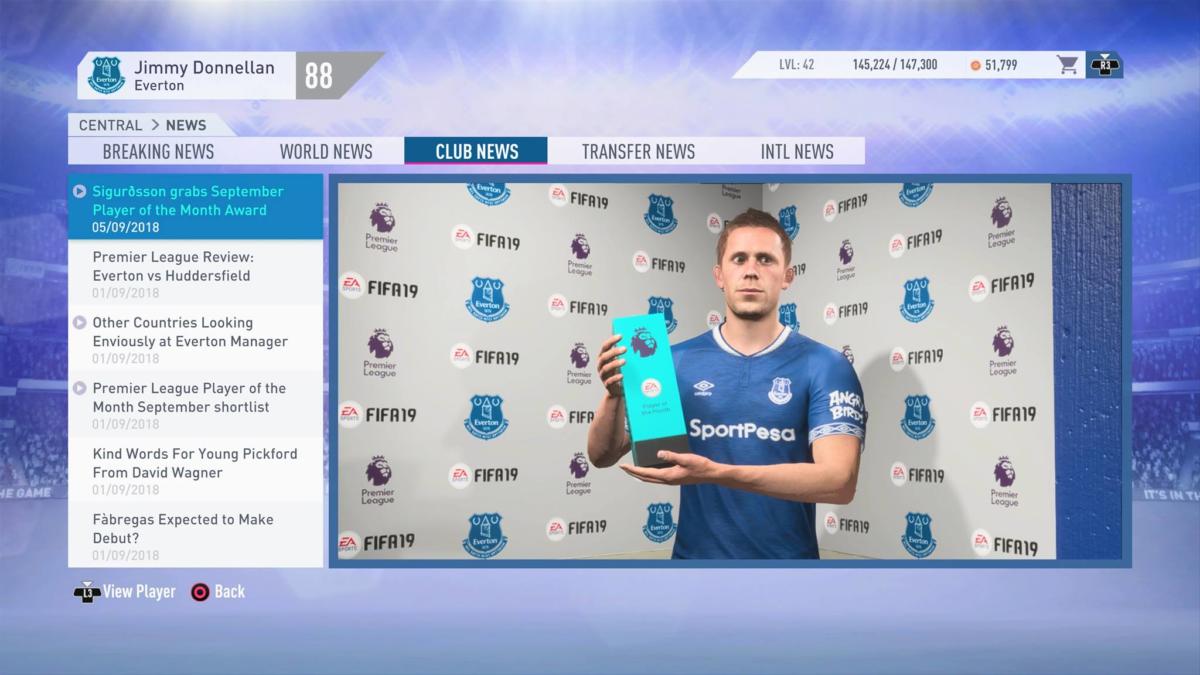Show the Transfer News tab
The width and height of the screenshot is (1200, 675).
(x=638, y=151)
